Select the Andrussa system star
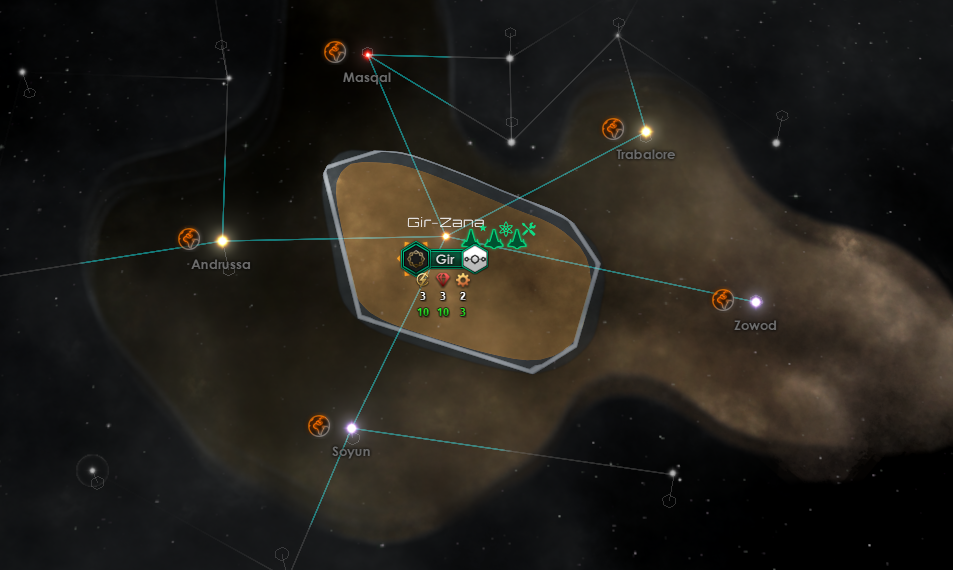This screenshot has height=570, width=953. (x=222, y=241)
